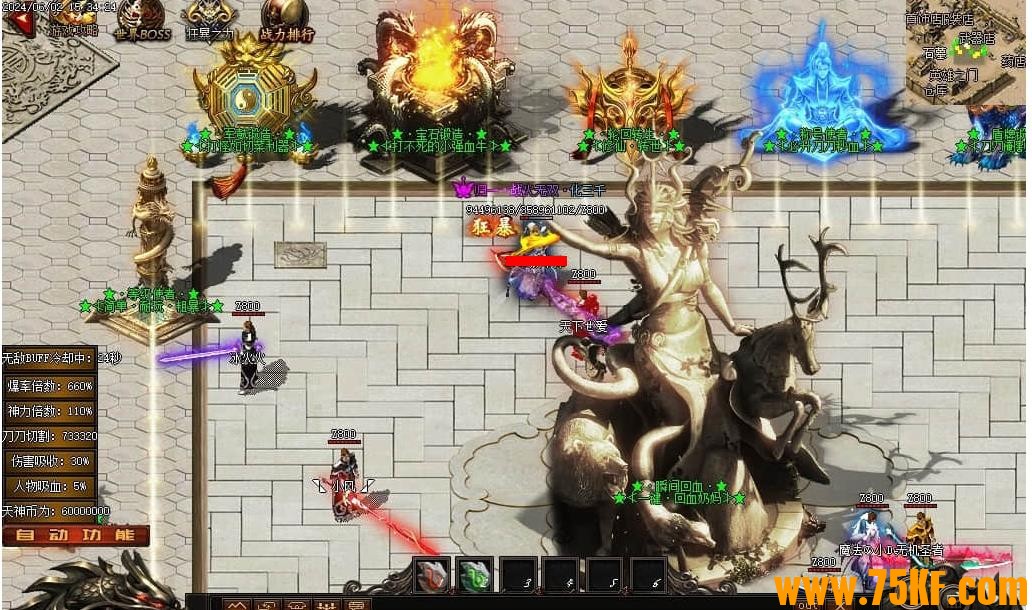Image resolution: width=1032 pixels, height=610 pixels.
Task: Select the 武器店 label on the minimap
Action: coord(977,38)
